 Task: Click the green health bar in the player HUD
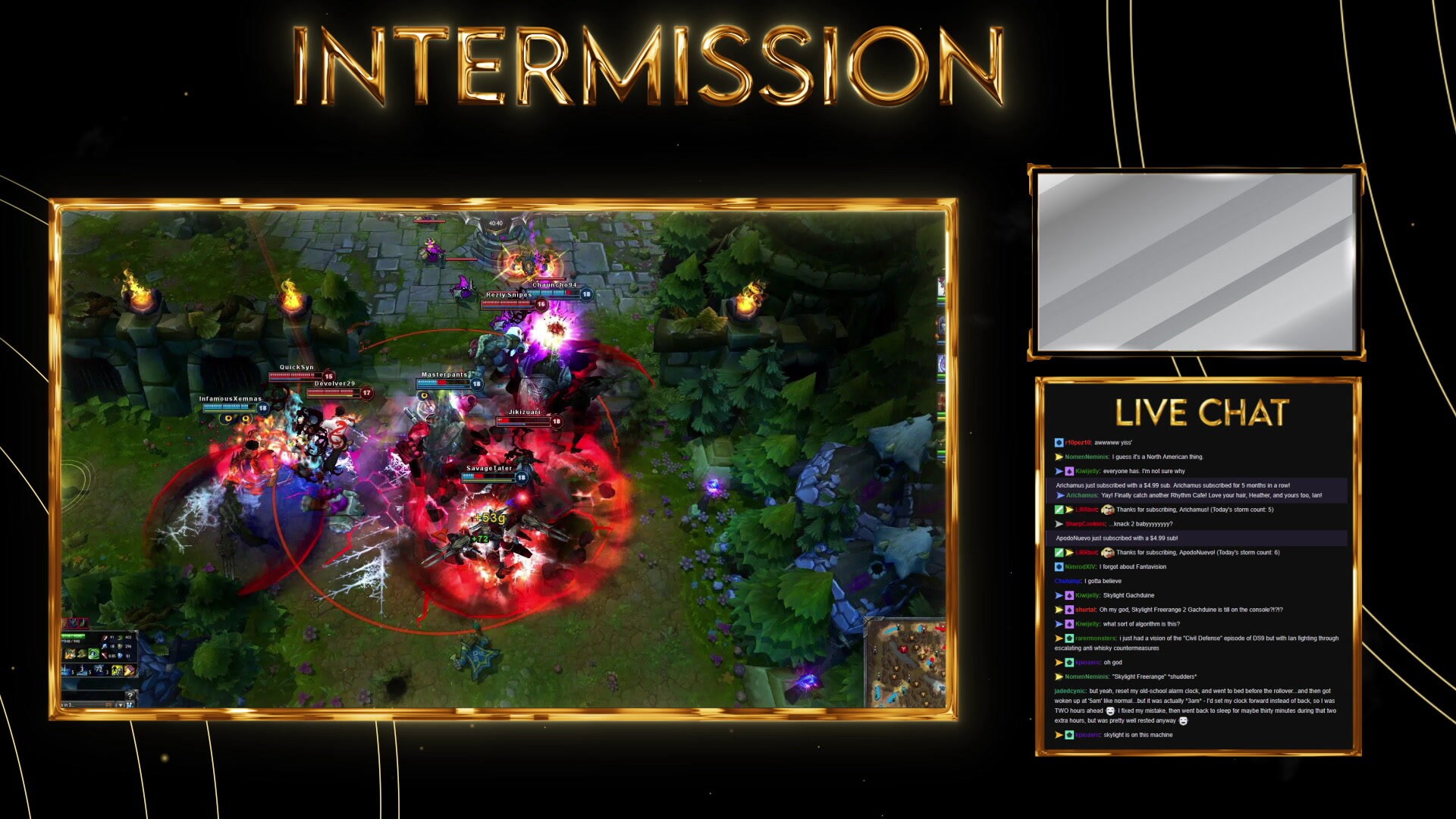[x=72, y=635]
